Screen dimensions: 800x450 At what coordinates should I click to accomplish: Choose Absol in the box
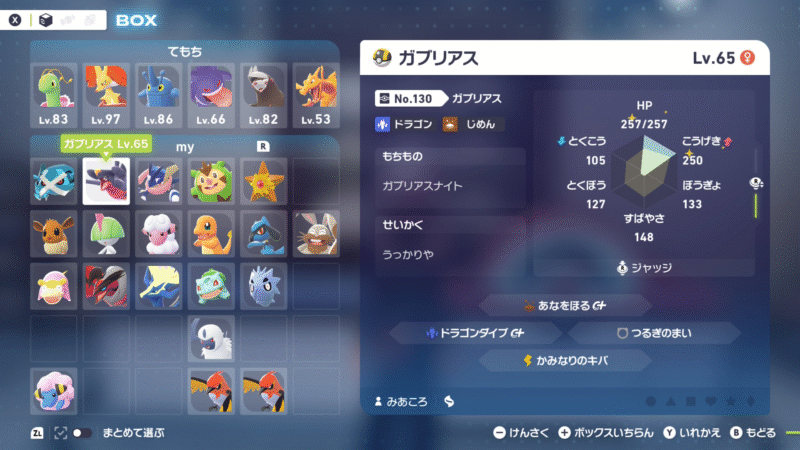(211, 340)
